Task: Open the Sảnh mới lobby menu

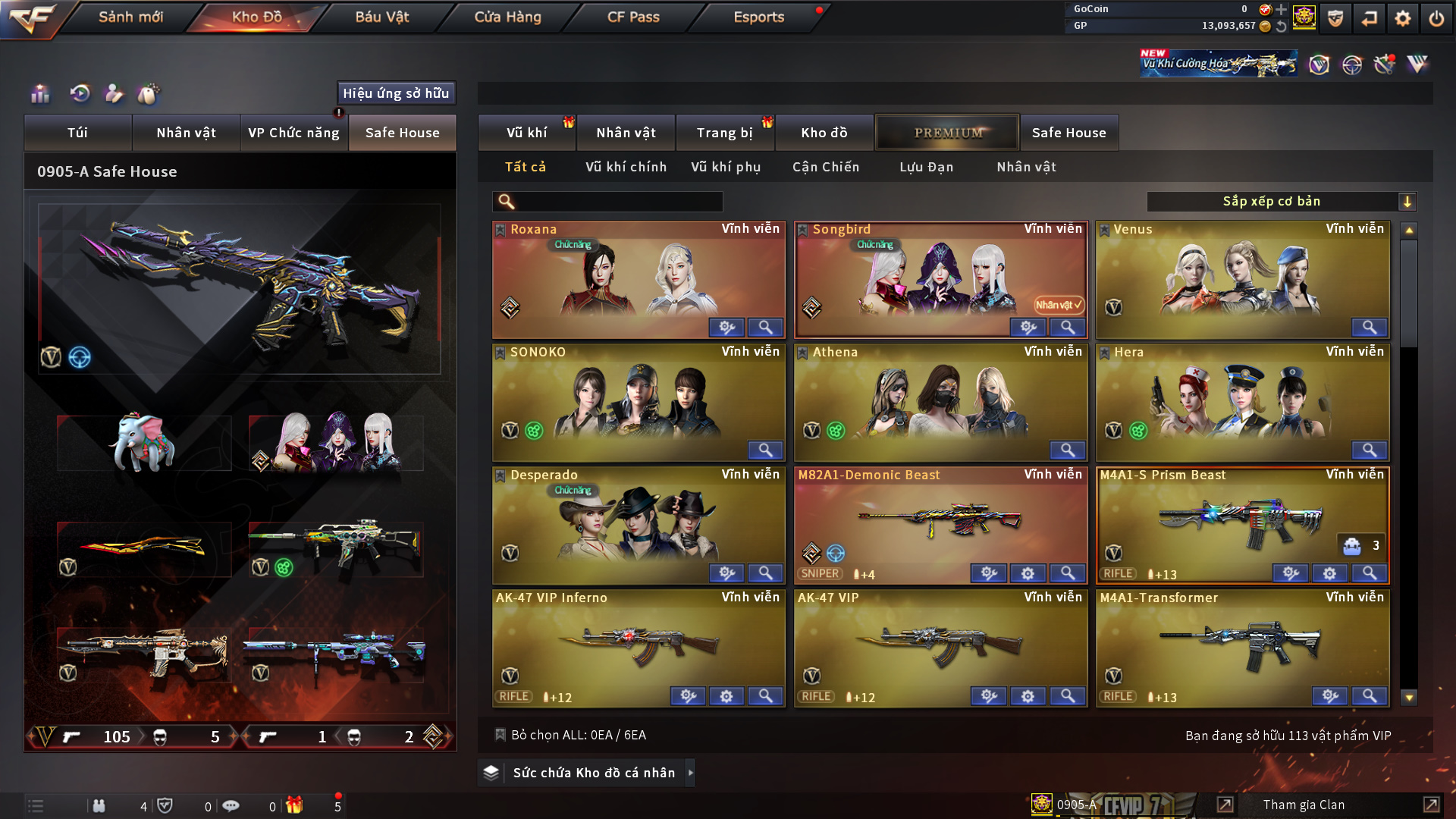Action: 130,17
